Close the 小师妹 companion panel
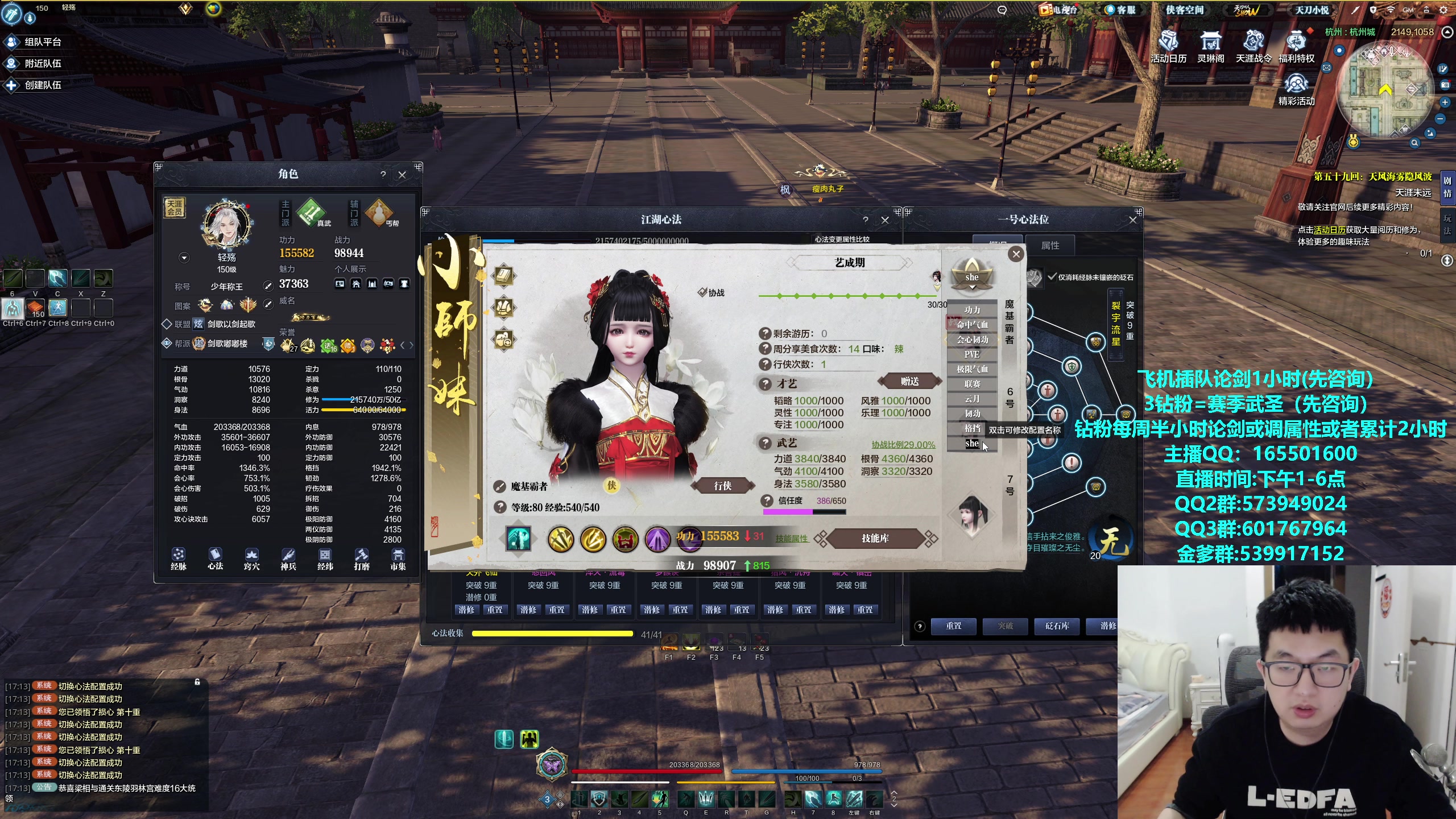This screenshot has height=819, width=1456. tap(1016, 254)
